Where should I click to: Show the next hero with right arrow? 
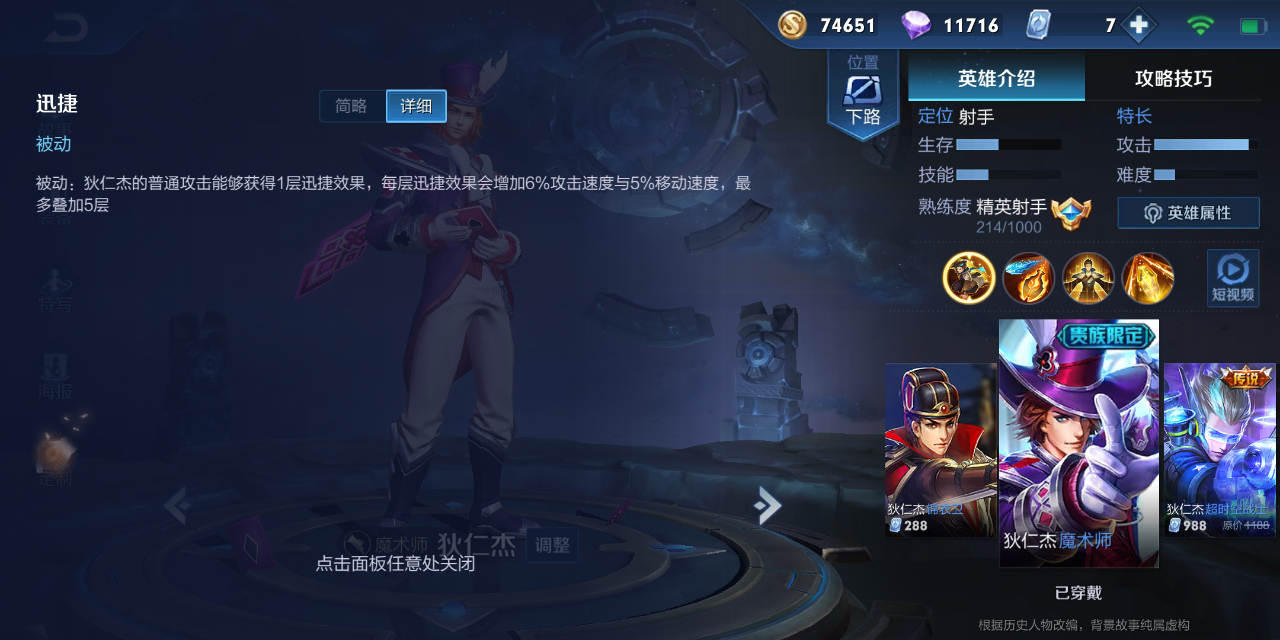pos(767,506)
